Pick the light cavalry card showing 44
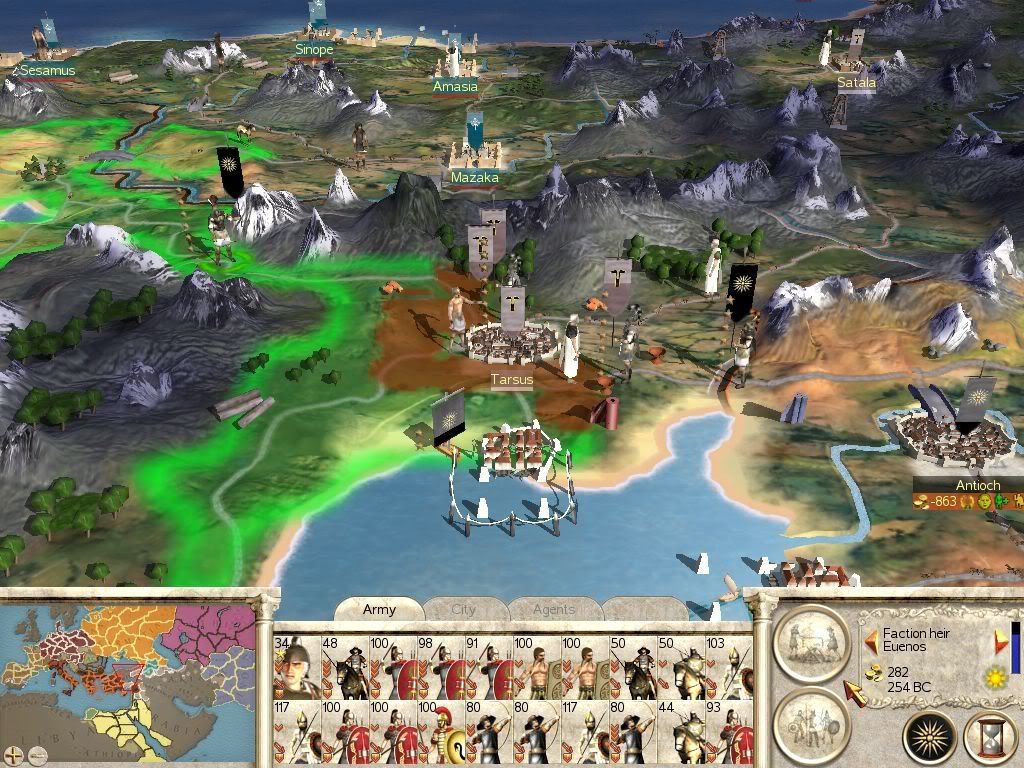 pos(680,732)
